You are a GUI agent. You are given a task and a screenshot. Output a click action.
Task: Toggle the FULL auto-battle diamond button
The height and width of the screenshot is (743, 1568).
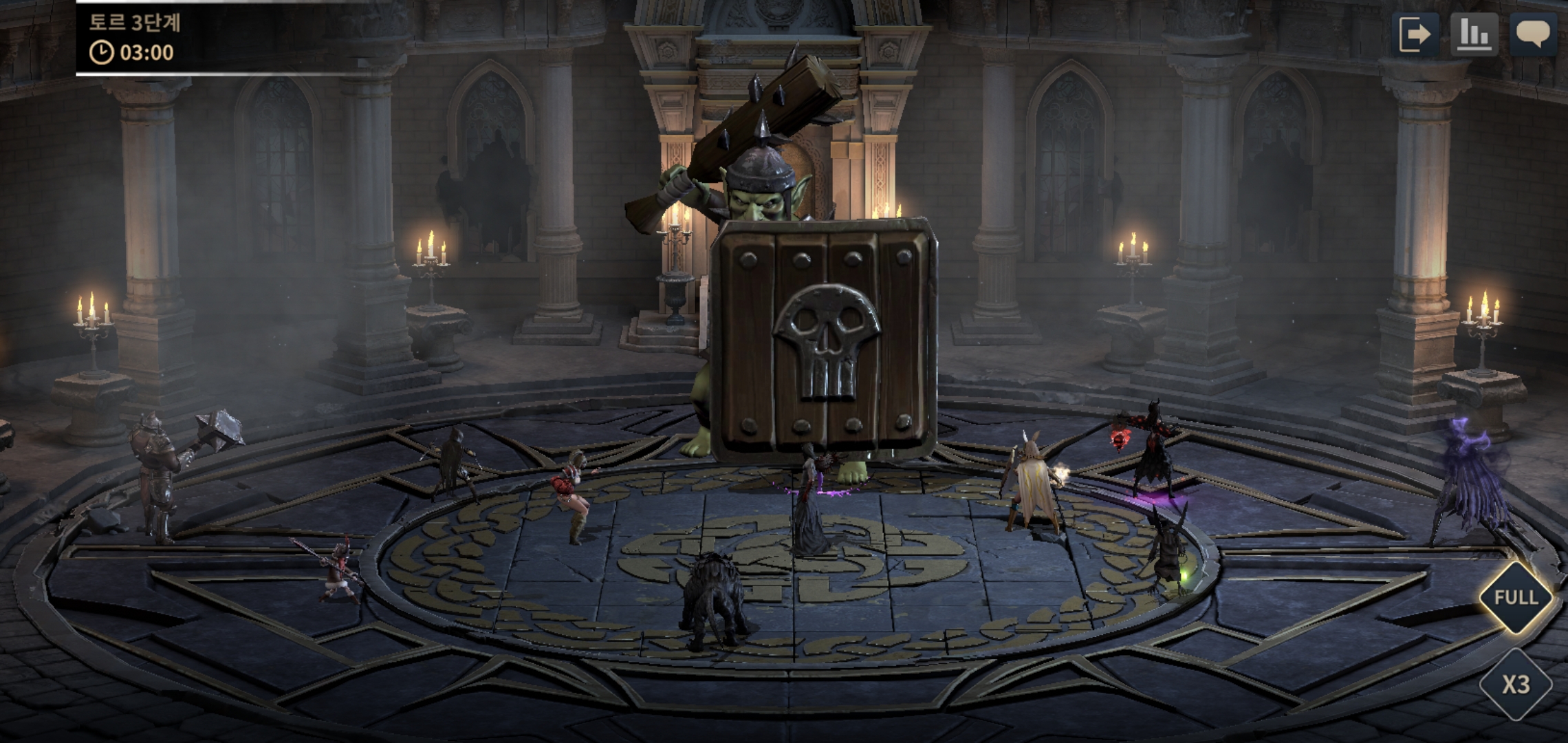tap(1515, 597)
